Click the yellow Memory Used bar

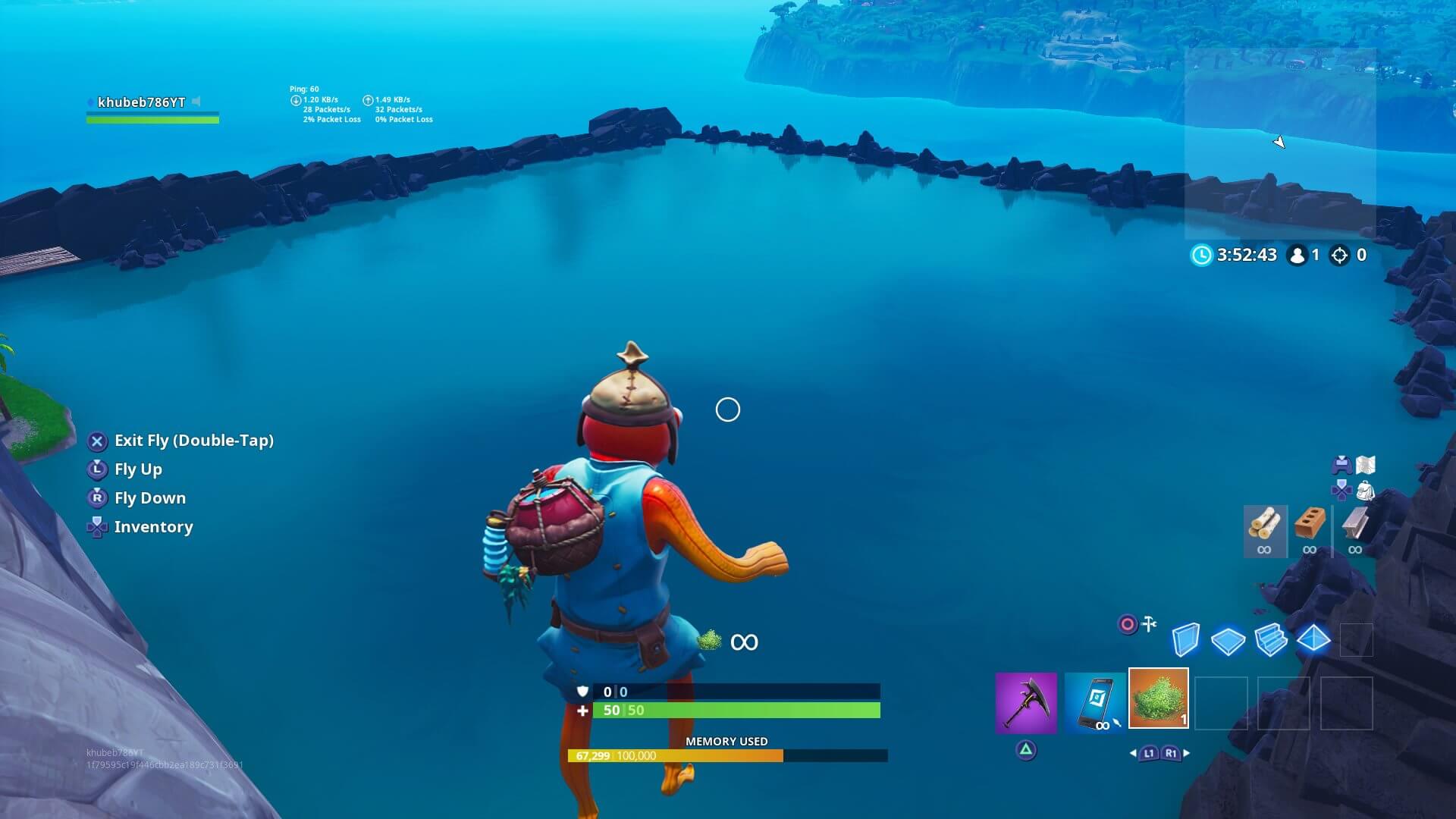click(x=675, y=755)
